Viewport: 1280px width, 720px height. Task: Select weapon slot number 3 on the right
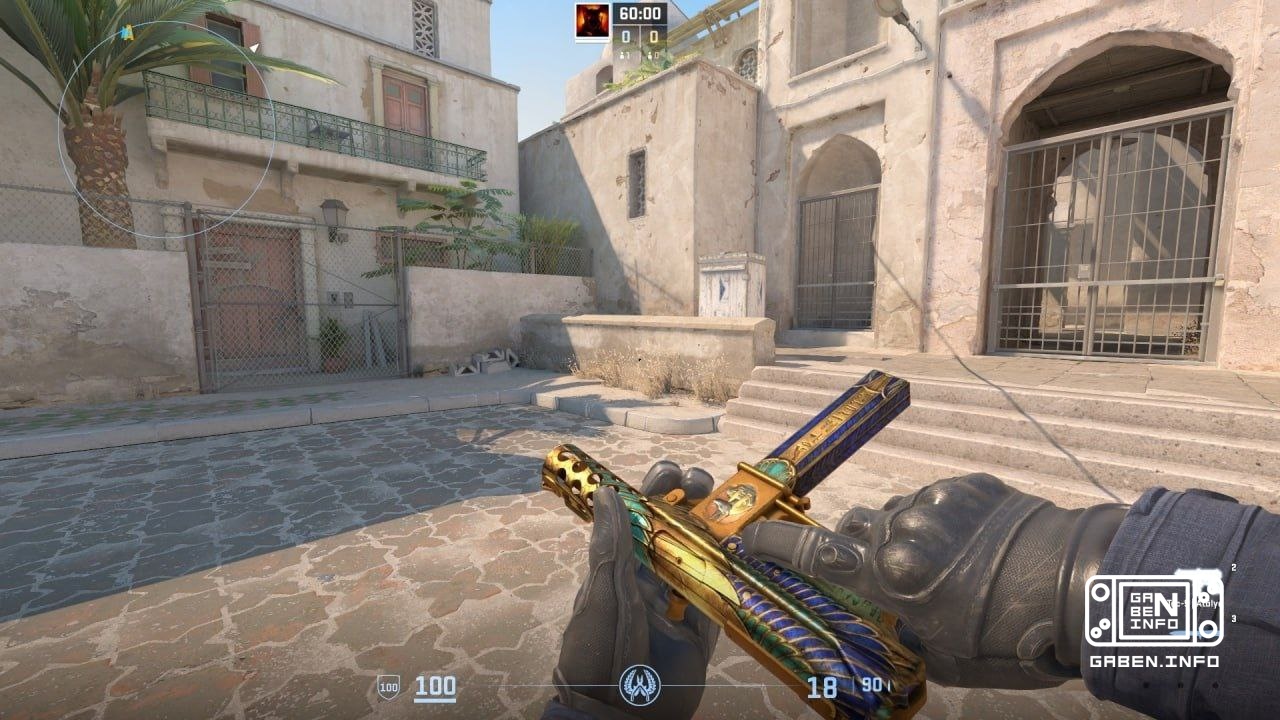tap(1234, 619)
